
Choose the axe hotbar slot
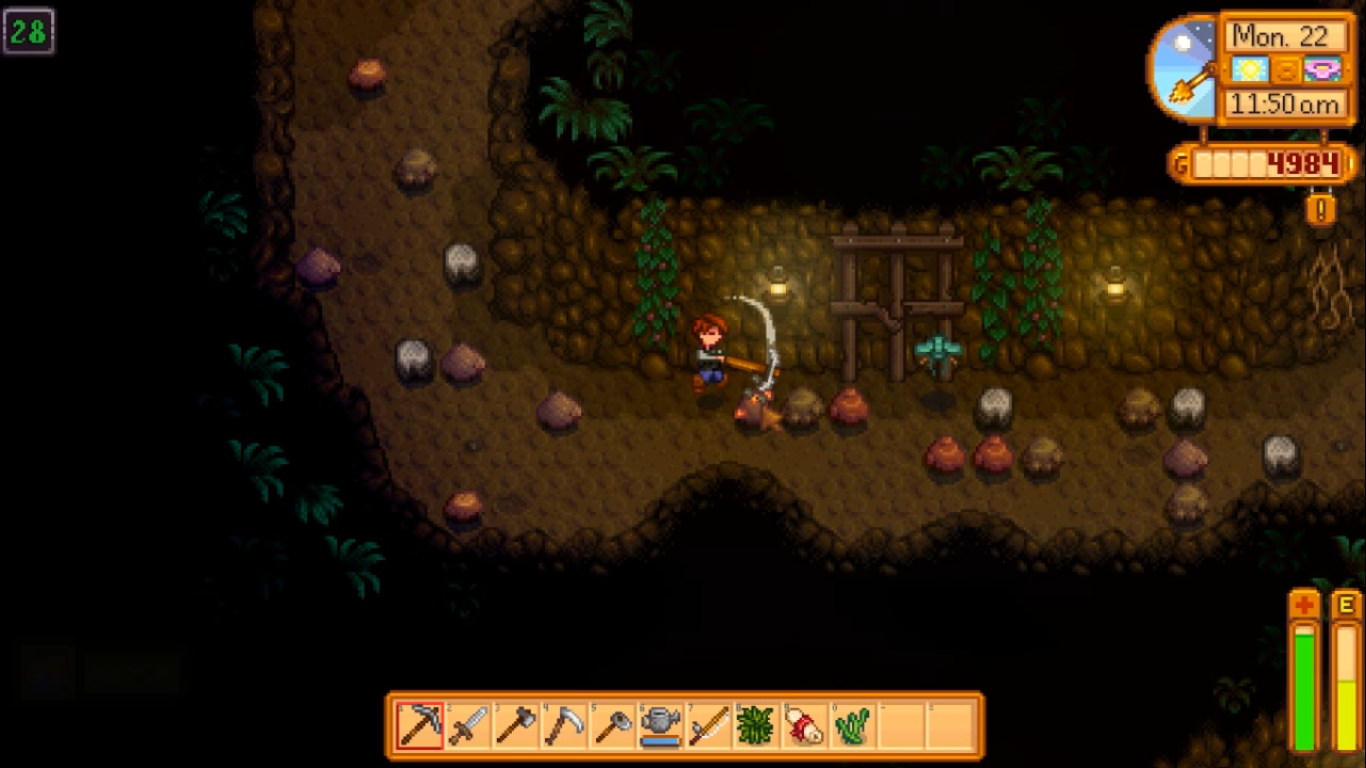[516, 725]
